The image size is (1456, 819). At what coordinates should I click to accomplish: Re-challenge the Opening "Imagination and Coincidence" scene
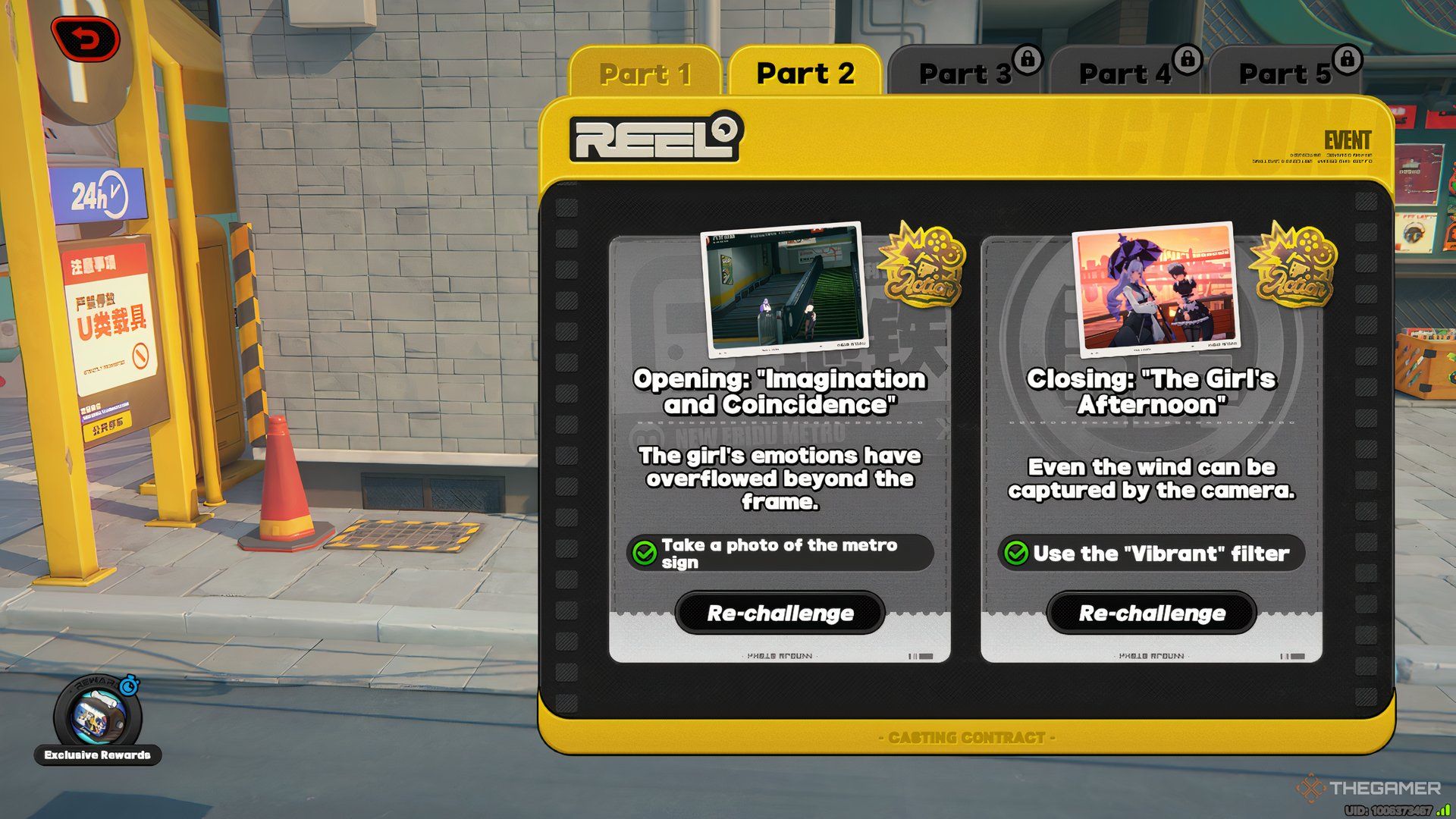(780, 613)
